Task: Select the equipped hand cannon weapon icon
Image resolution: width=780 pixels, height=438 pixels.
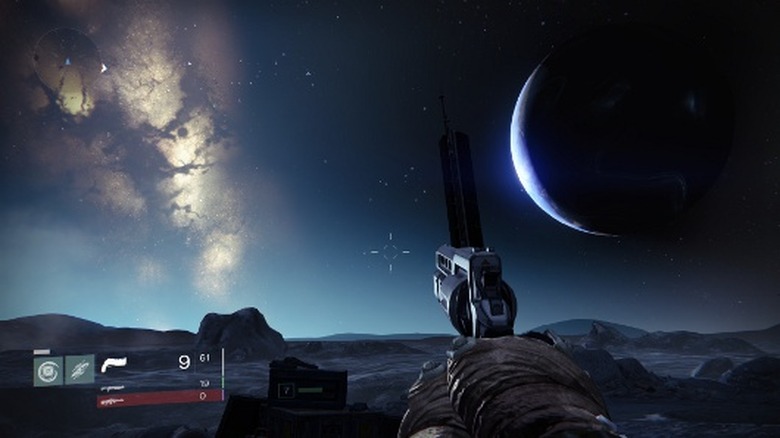Action: [x=114, y=364]
